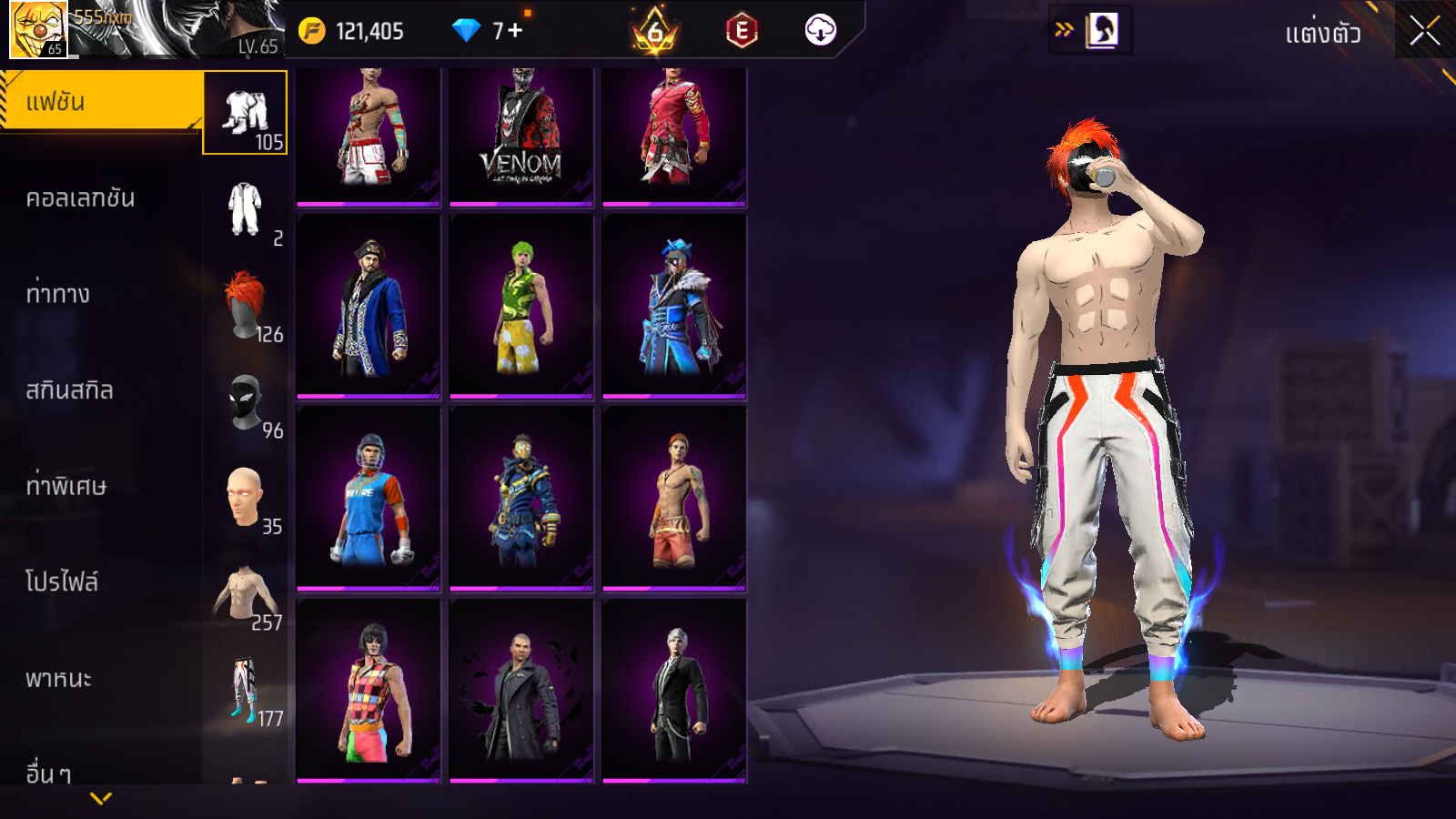Image resolution: width=1456 pixels, height=819 pixels.
Task: Expand more categories with down arrow
Action: click(101, 798)
